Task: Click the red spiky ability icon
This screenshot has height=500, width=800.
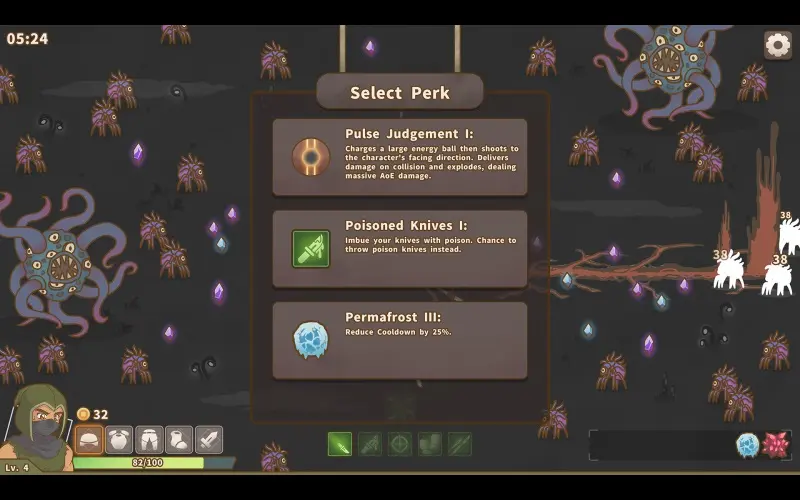Action: click(775, 445)
